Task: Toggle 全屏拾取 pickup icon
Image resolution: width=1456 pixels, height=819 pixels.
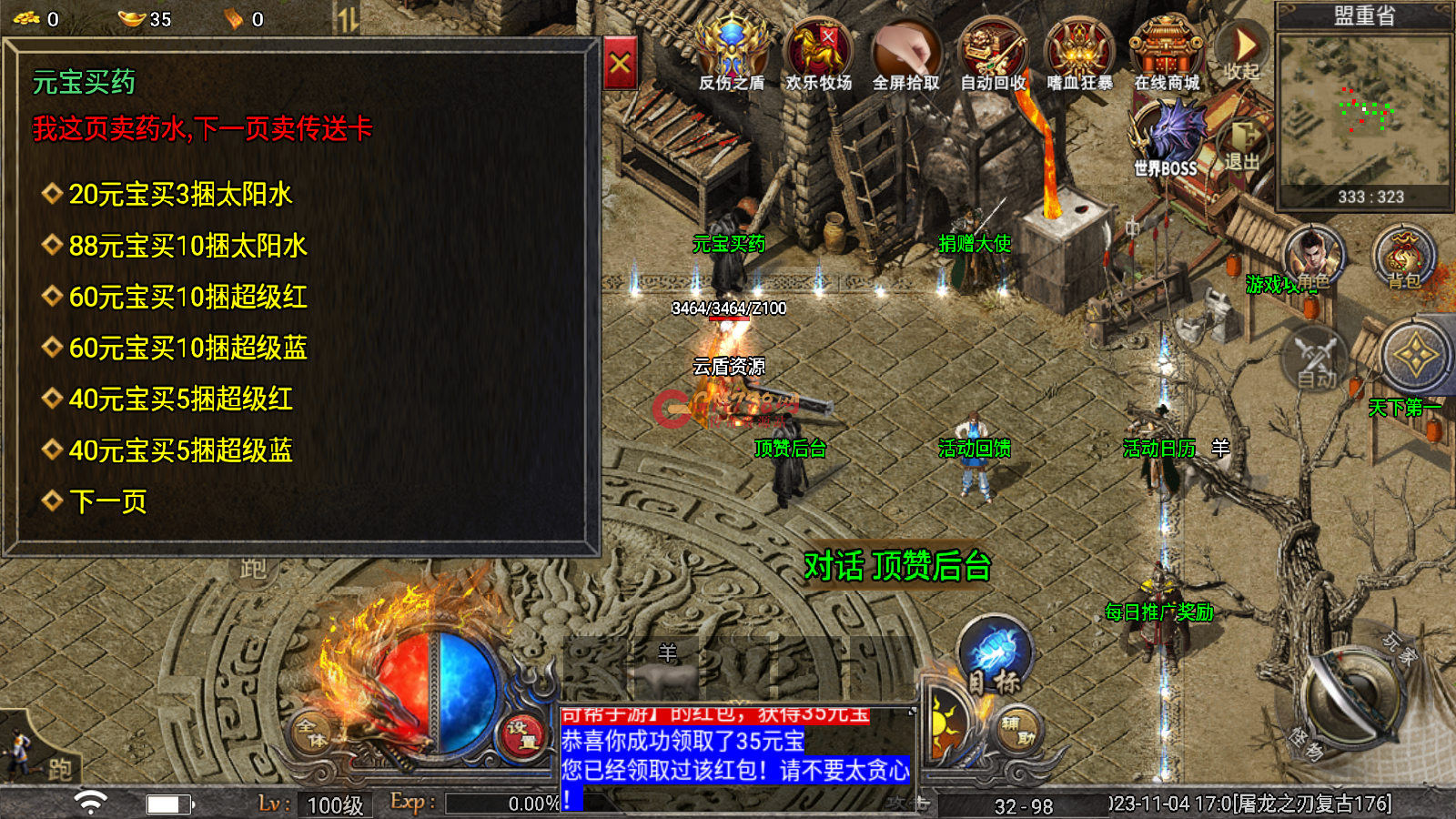Action: (x=905, y=56)
